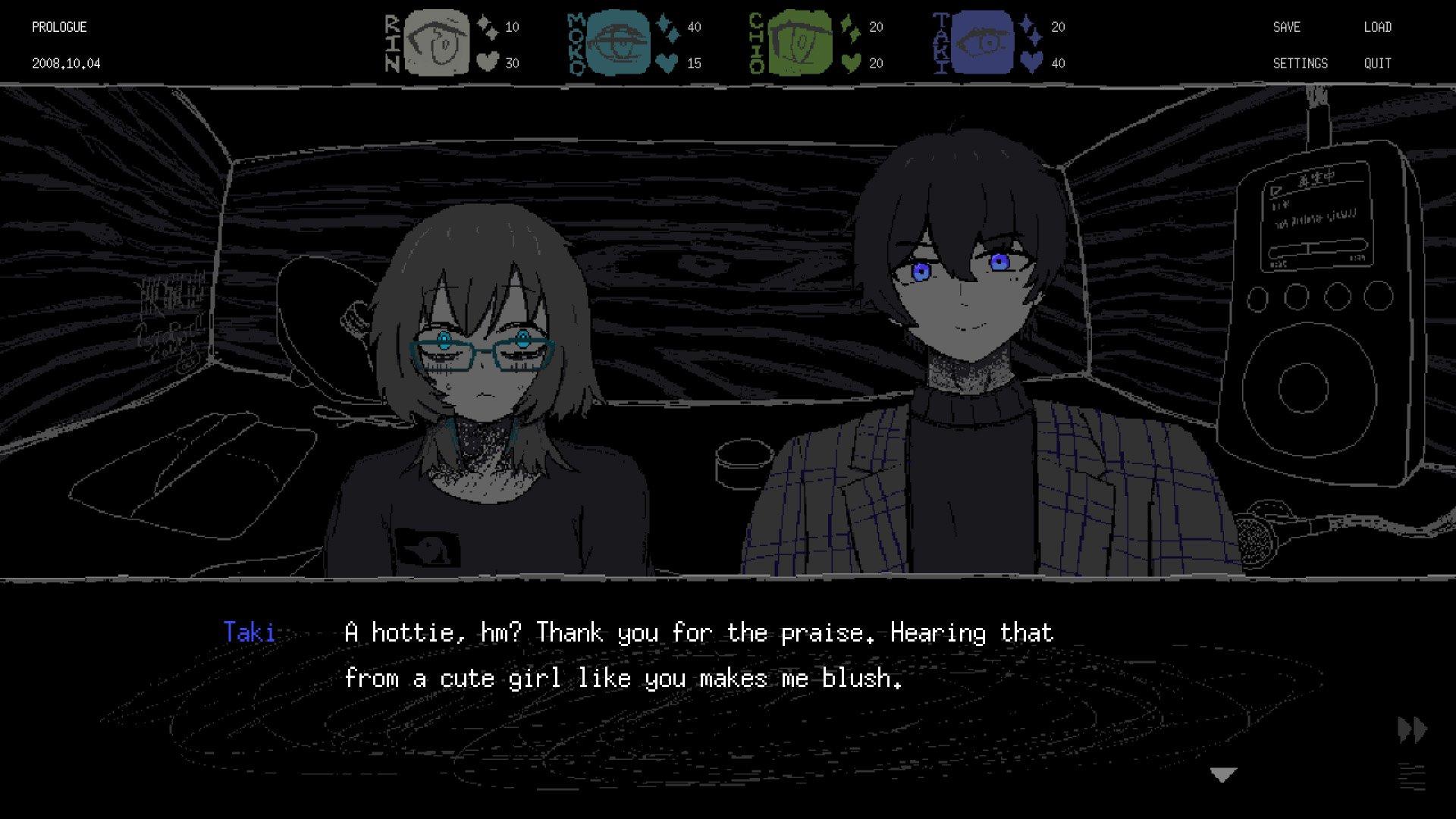The height and width of the screenshot is (819, 1456).
Task: Click the SAVE button
Action: pyautogui.click(x=1287, y=27)
